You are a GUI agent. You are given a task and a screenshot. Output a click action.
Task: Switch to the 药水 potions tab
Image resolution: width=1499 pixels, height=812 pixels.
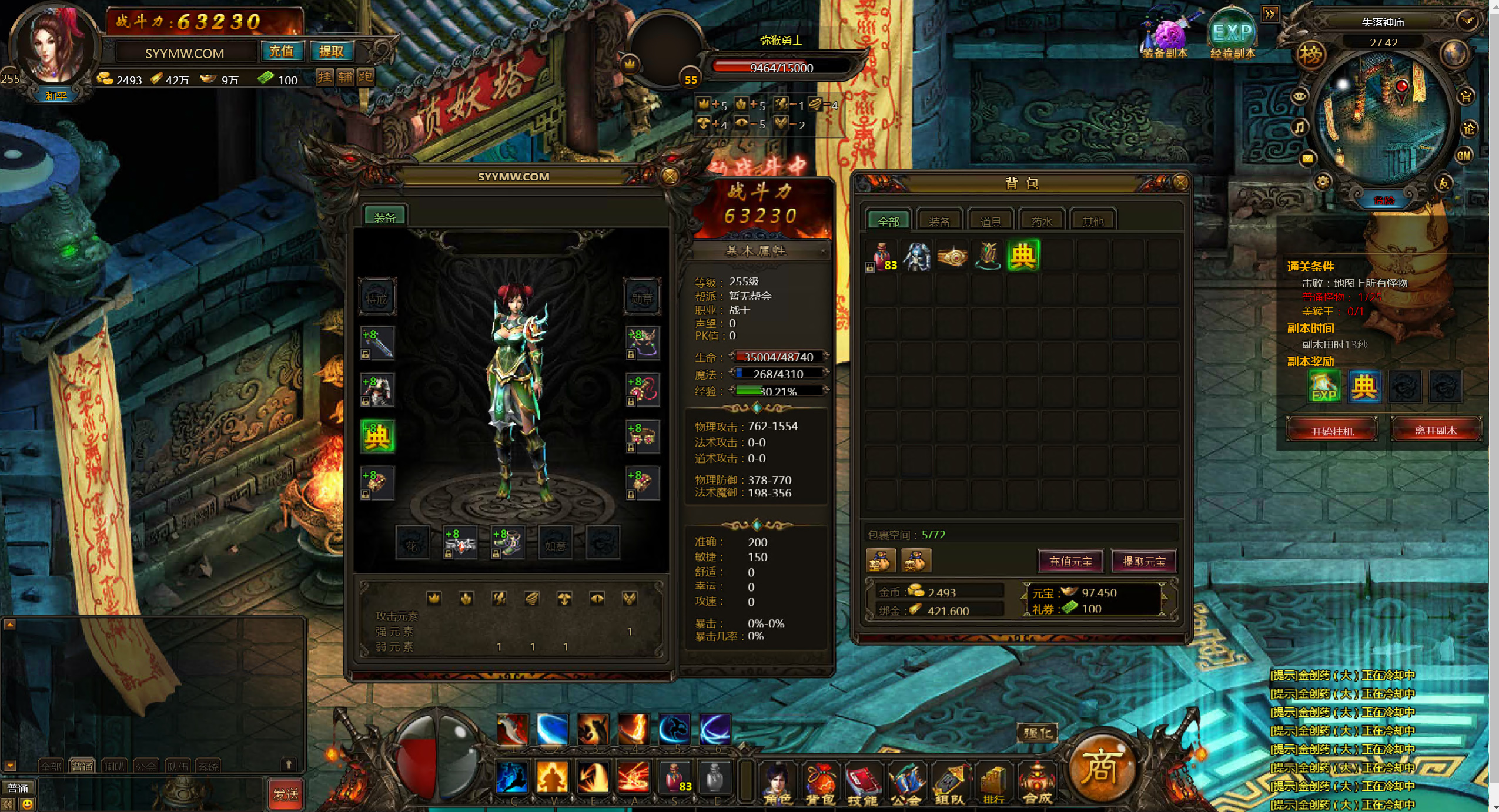pyautogui.click(x=1041, y=221)
